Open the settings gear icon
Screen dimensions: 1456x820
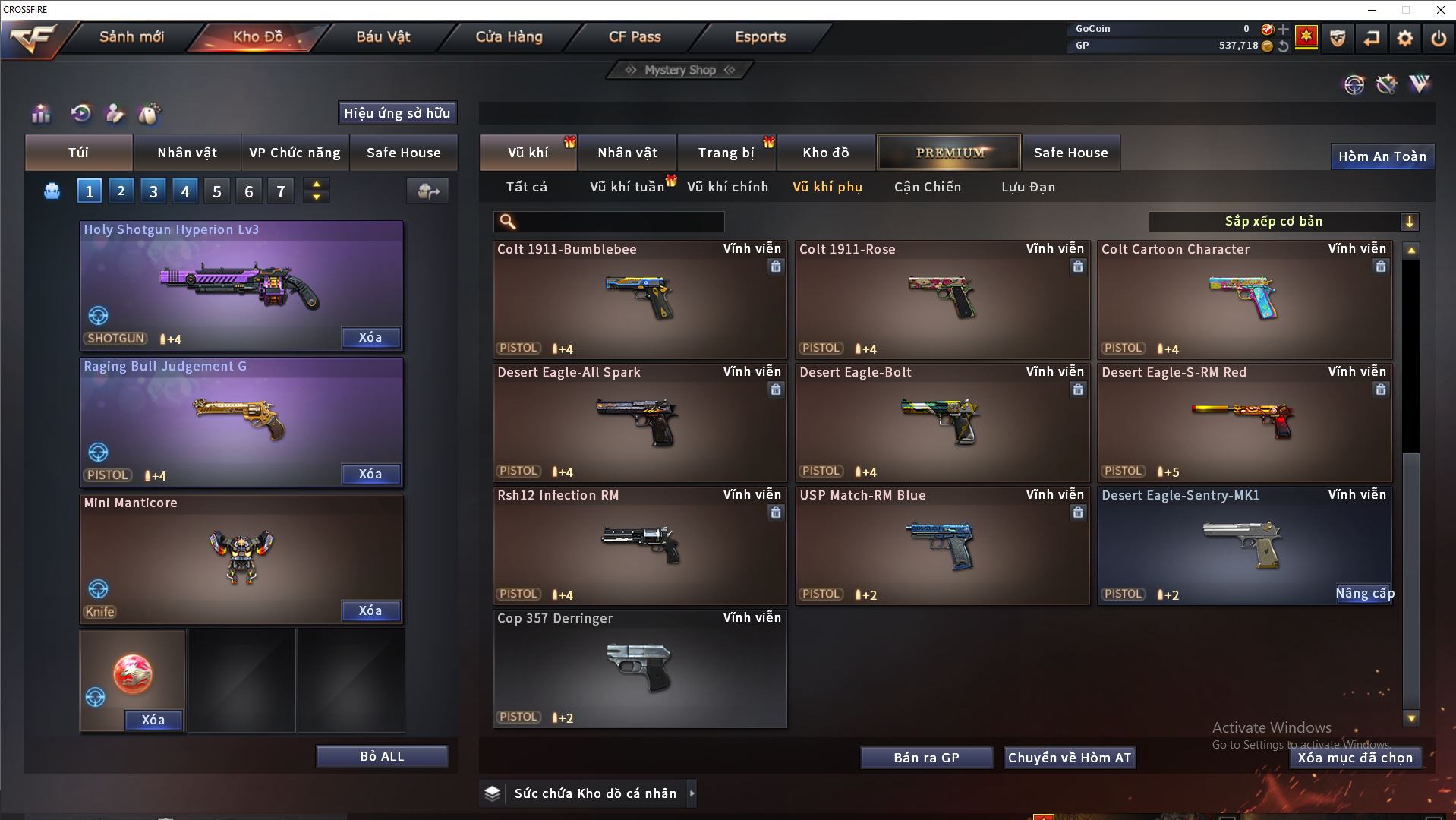pyautogui.click(x=1404, y=38)
